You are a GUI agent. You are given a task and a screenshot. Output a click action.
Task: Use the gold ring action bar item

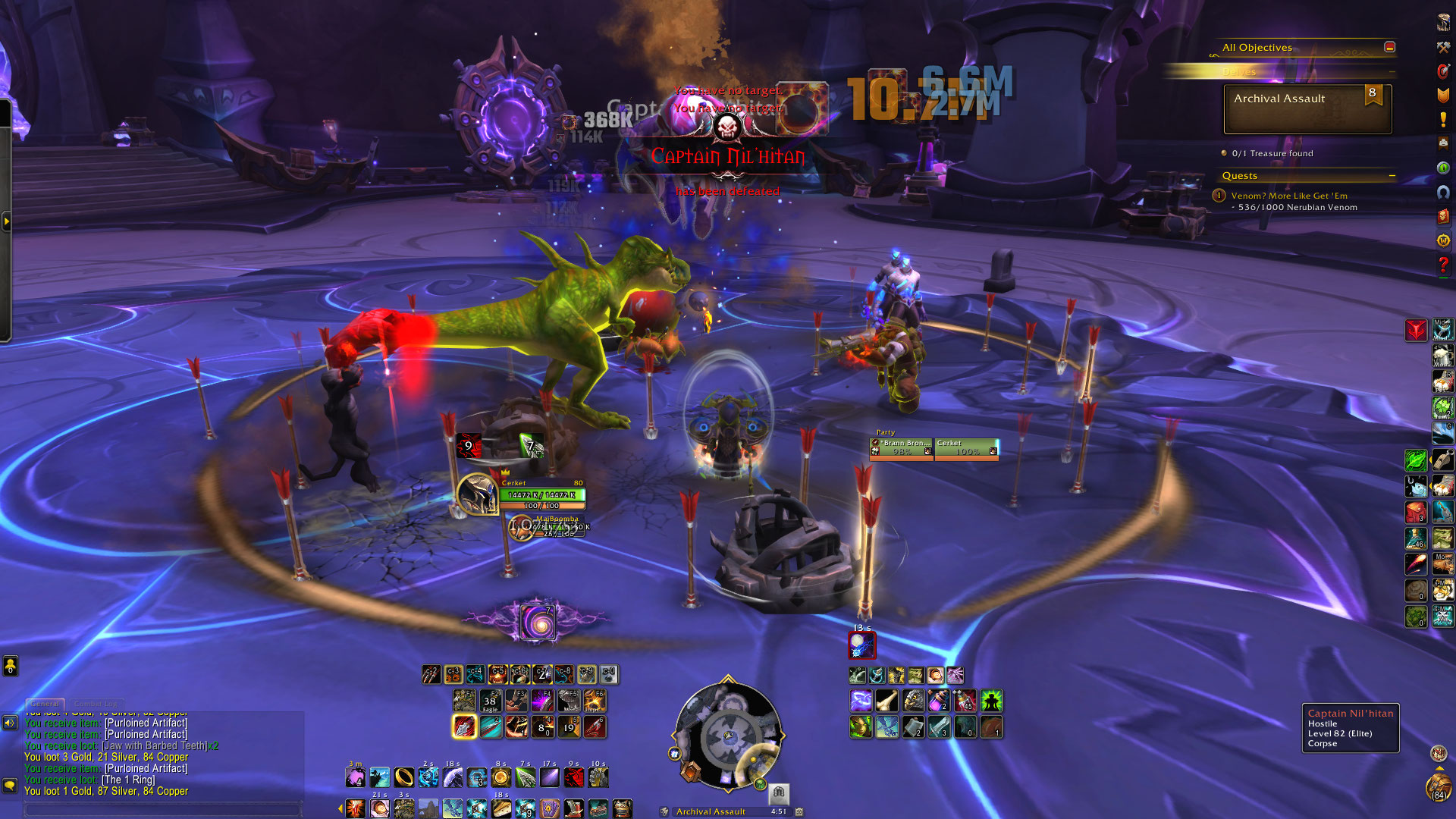404,777
